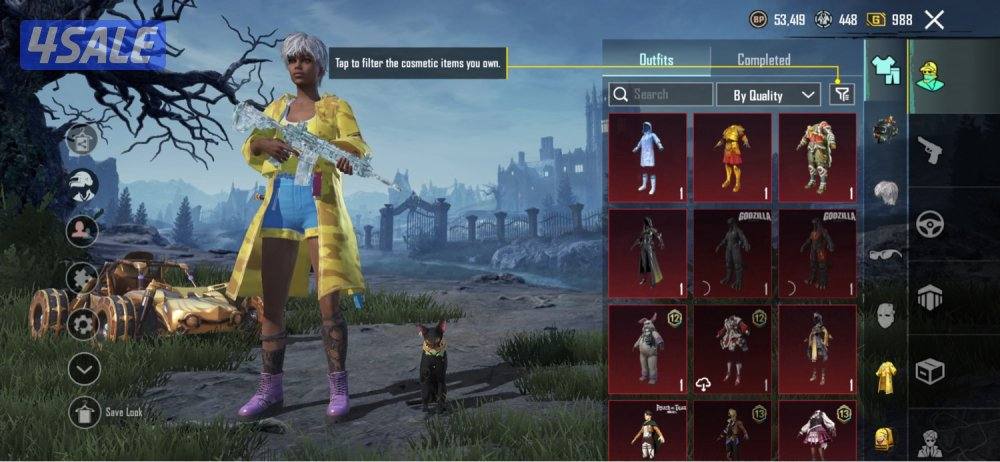
Task: Open the box crate section
Action: pos(931,372)
